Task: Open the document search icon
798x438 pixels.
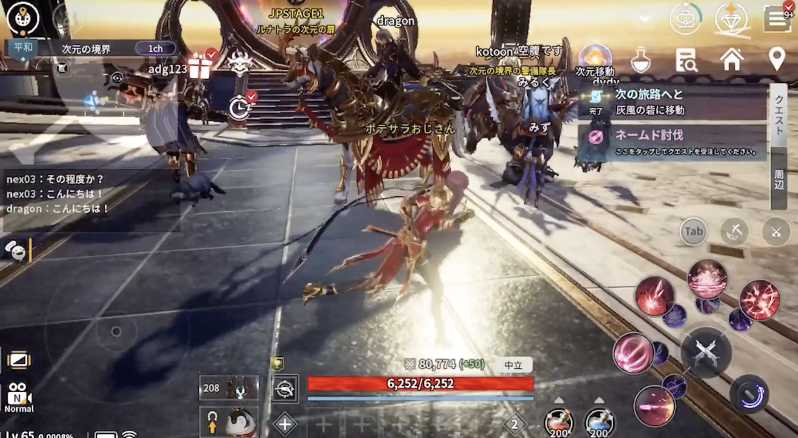Action: tap(686, 59)
